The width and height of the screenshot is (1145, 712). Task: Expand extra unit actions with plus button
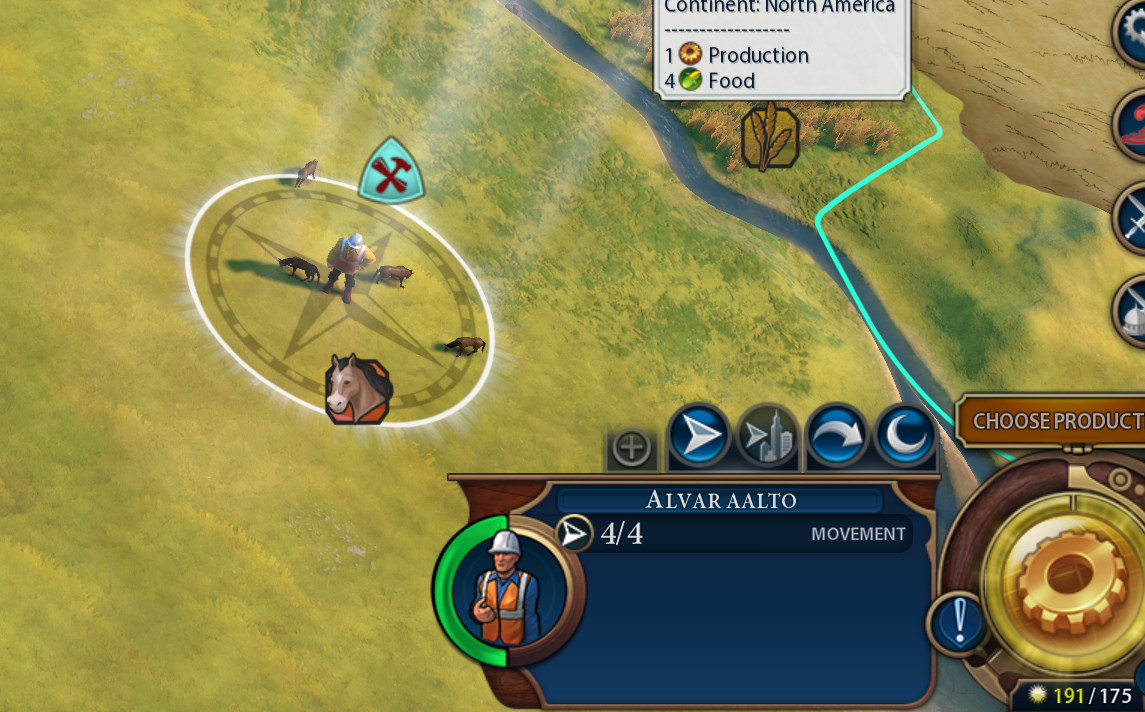point(632,448)
